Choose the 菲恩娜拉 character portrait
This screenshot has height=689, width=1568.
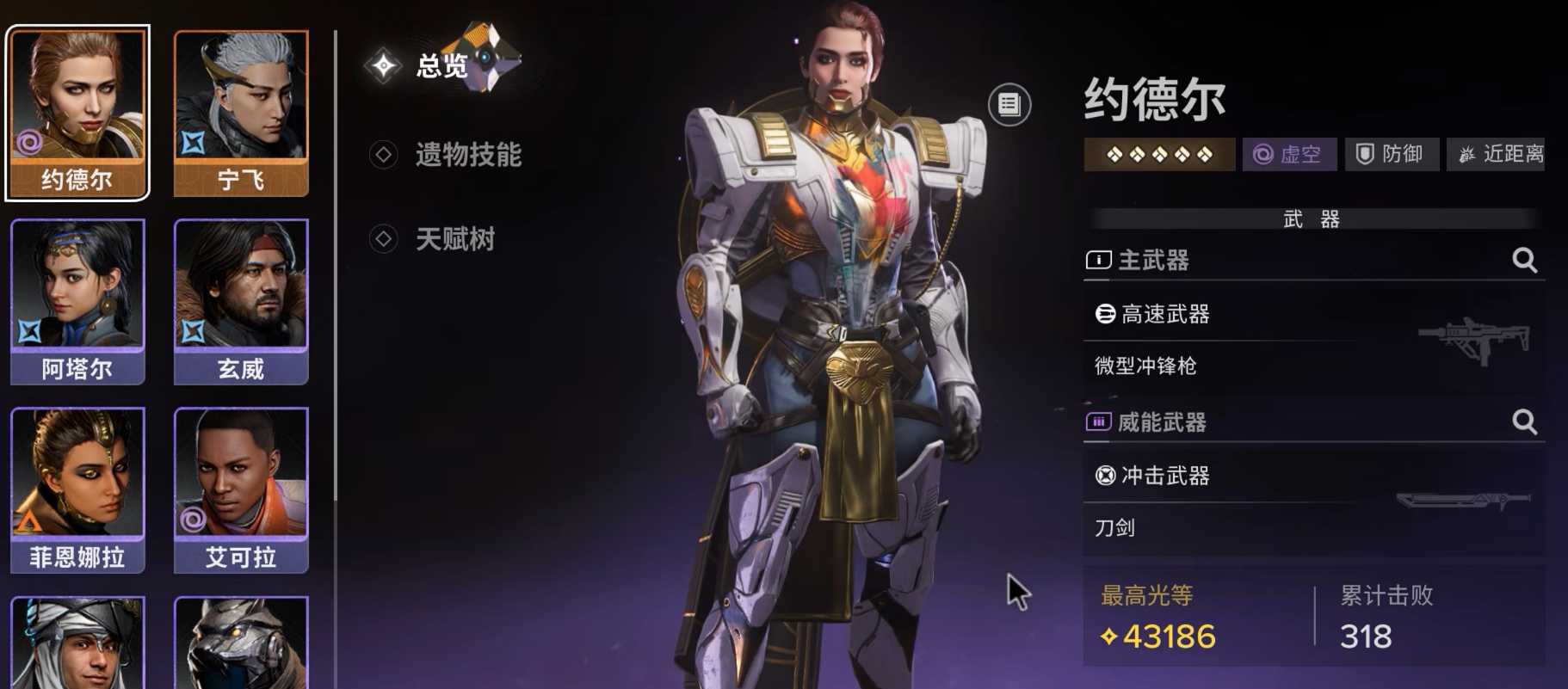(x=77, y=489)
